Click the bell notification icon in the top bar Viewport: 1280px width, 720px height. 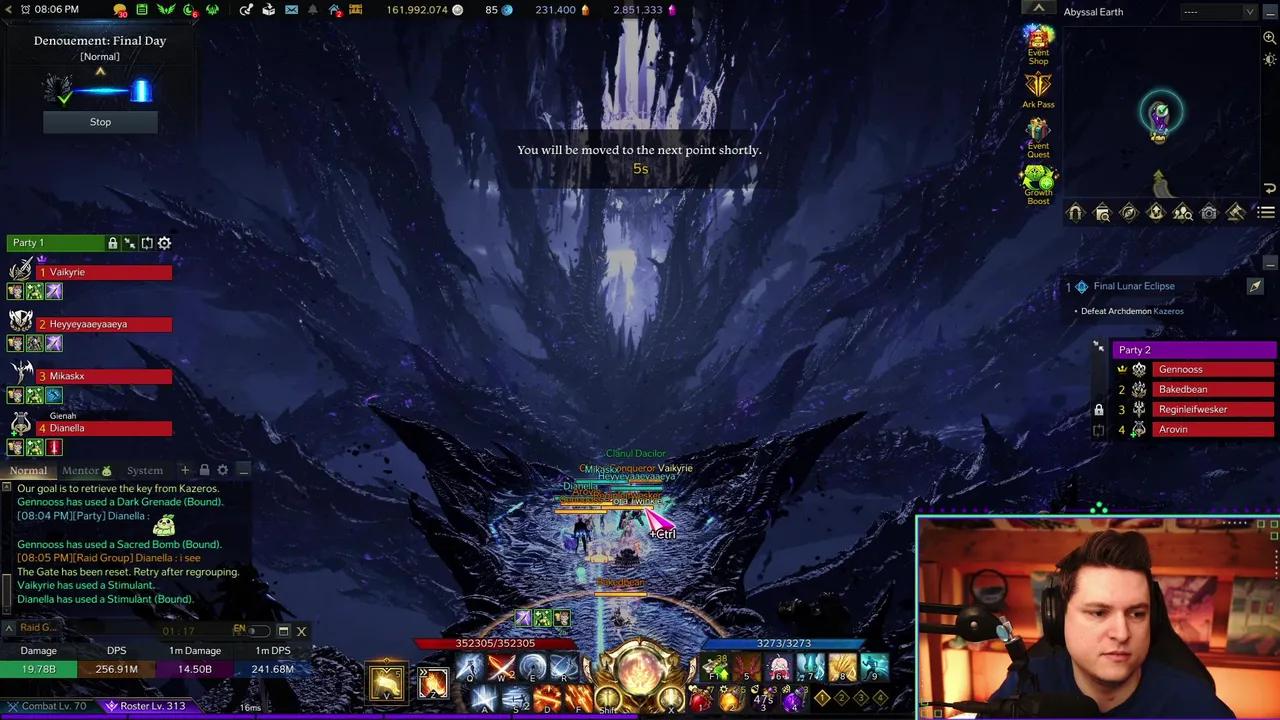point(312,10)
